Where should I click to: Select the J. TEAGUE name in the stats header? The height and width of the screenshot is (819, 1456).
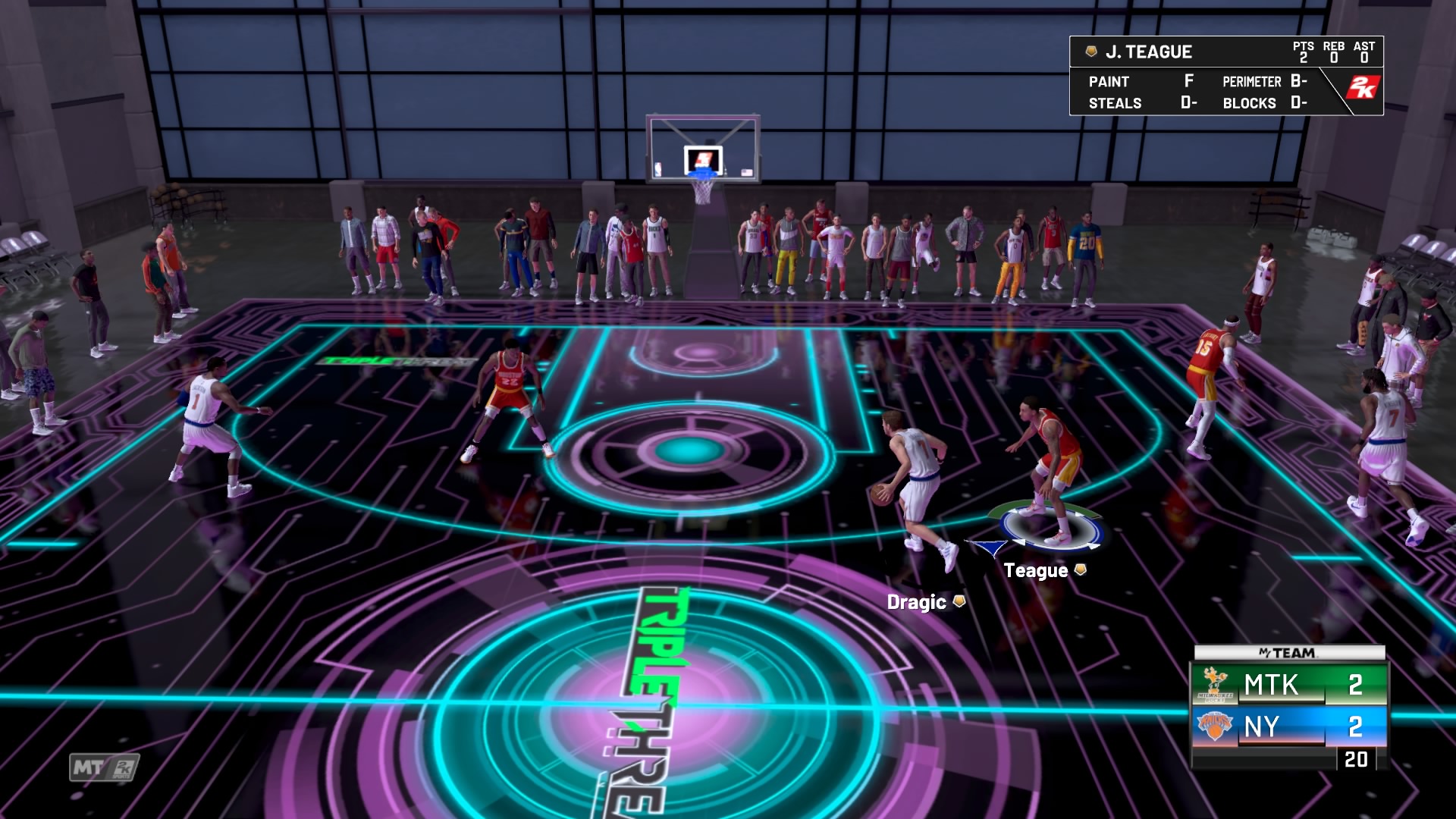pos(1150,52)
